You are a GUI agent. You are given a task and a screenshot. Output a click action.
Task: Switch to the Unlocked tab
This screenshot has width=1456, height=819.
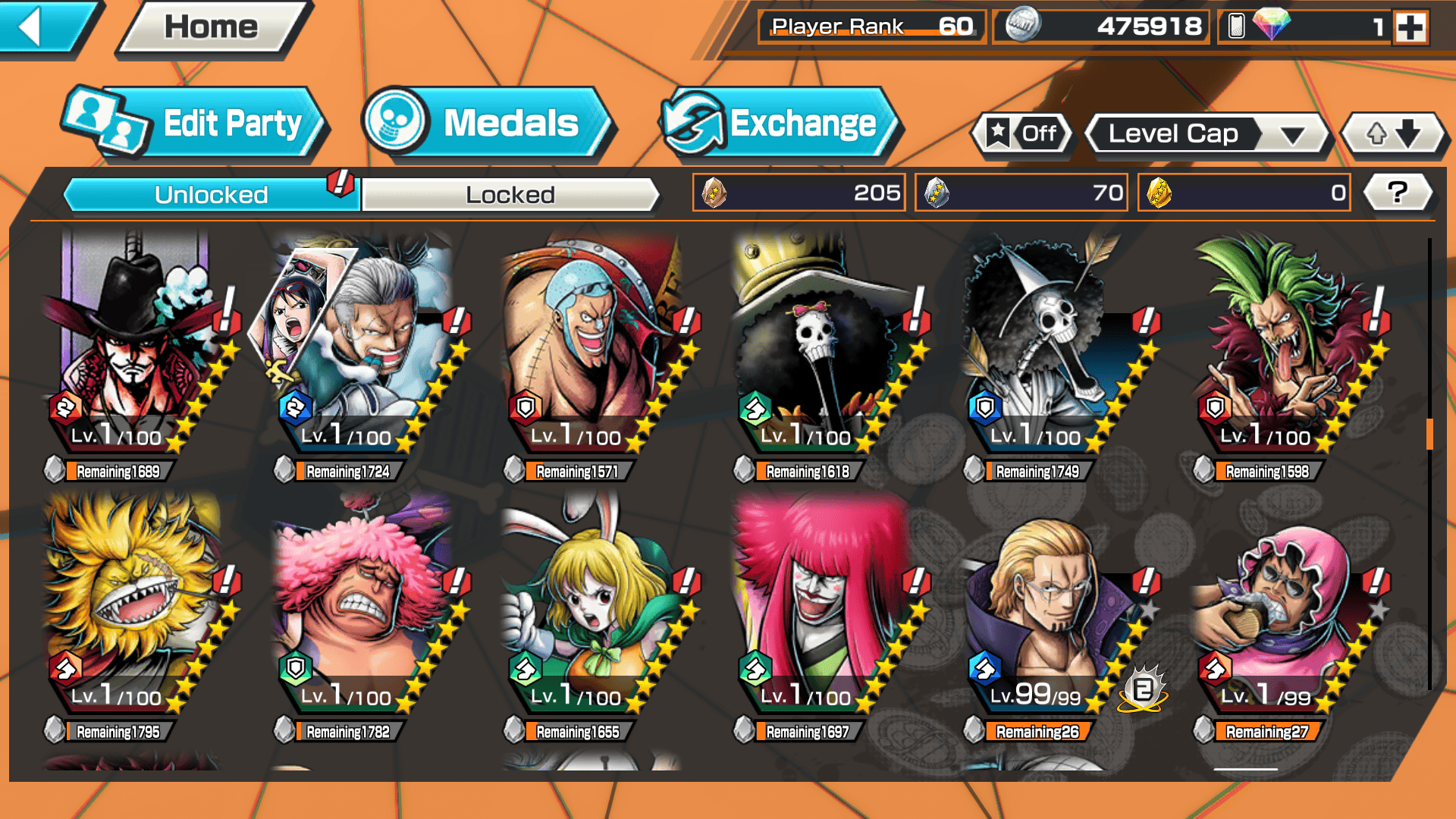tap(210, 195)
